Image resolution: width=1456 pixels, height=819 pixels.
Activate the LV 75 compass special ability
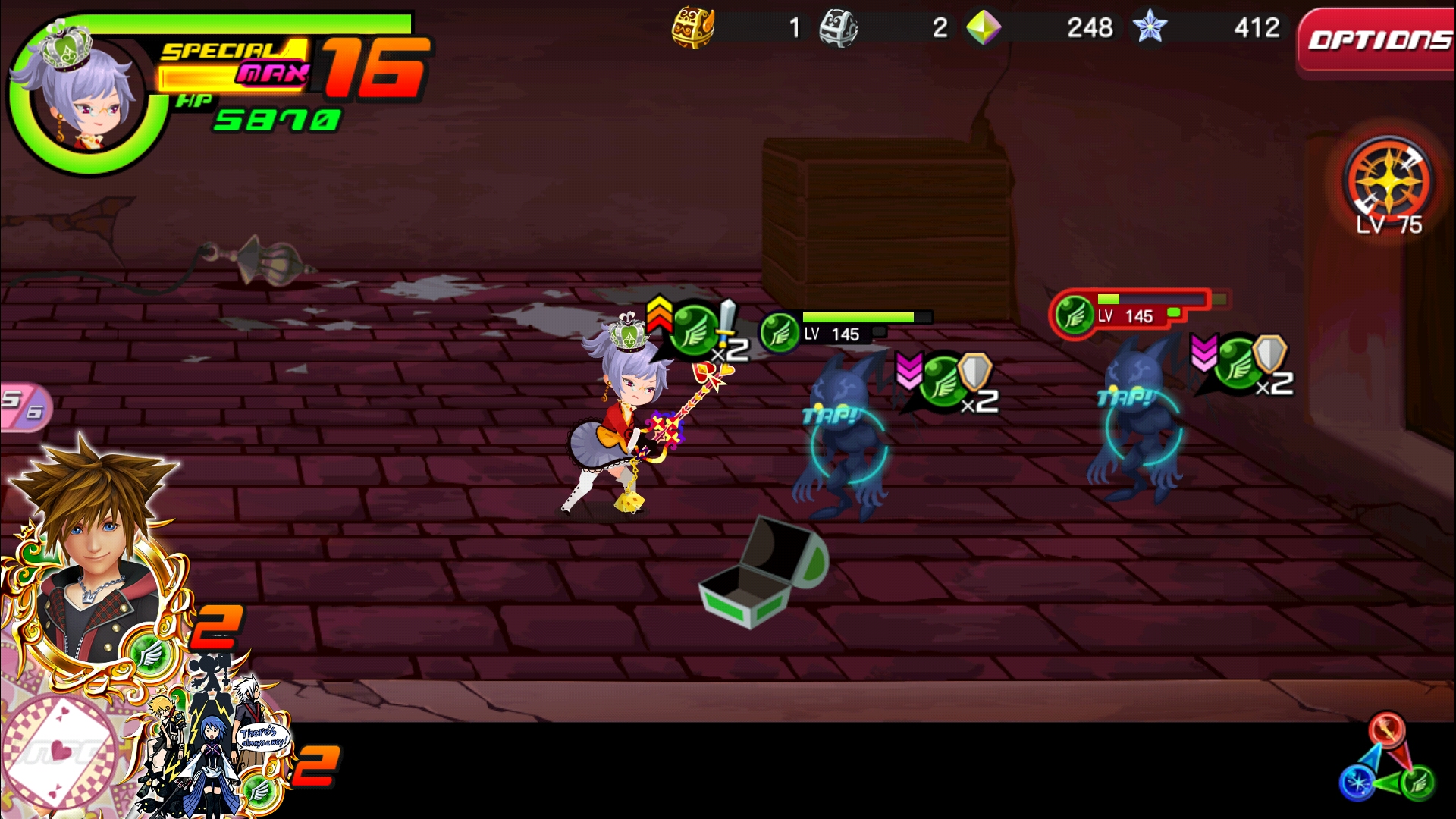click(x=1388, y=182)
